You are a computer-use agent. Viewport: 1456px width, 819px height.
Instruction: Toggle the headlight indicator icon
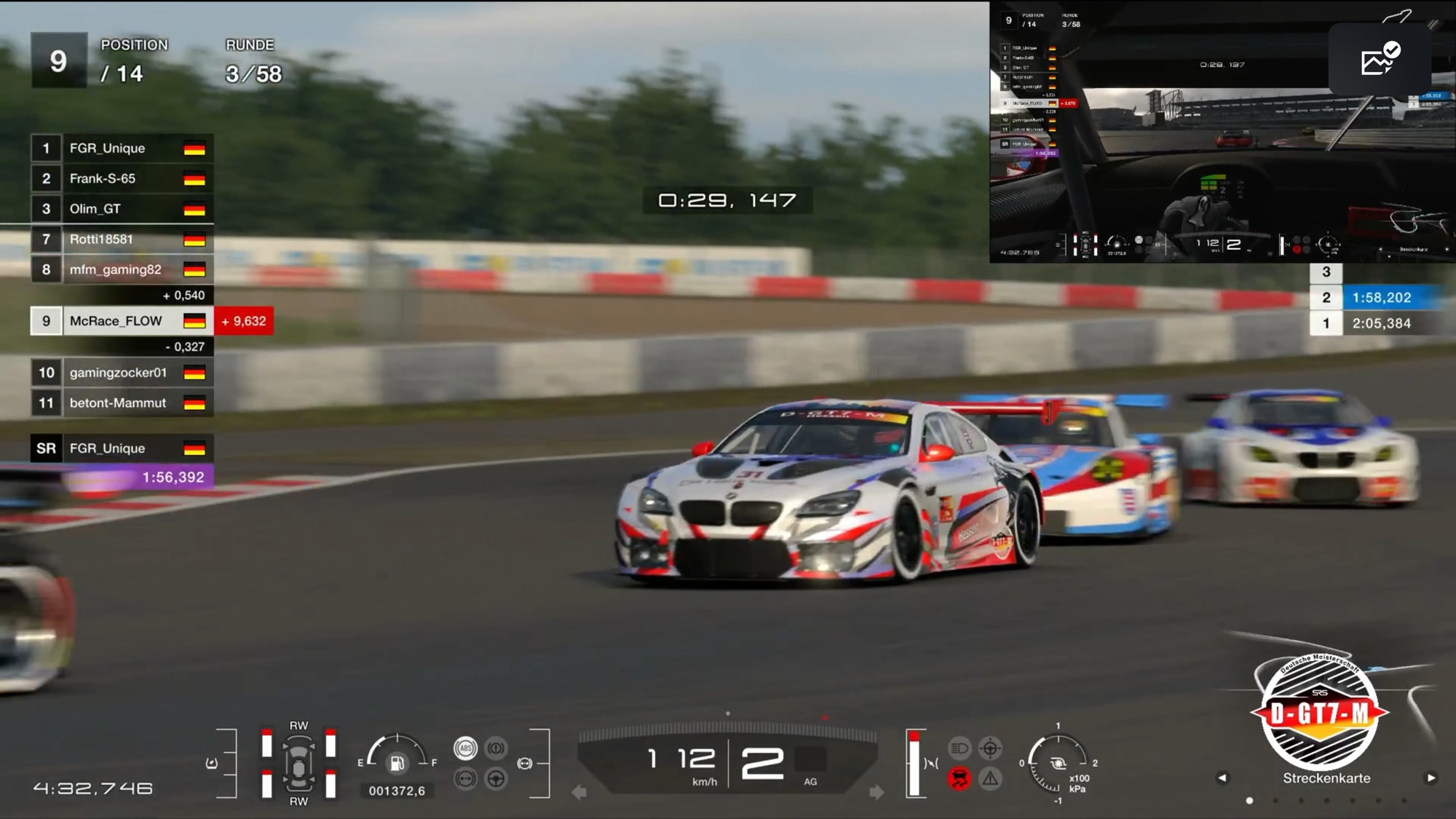tap(960, 748)
